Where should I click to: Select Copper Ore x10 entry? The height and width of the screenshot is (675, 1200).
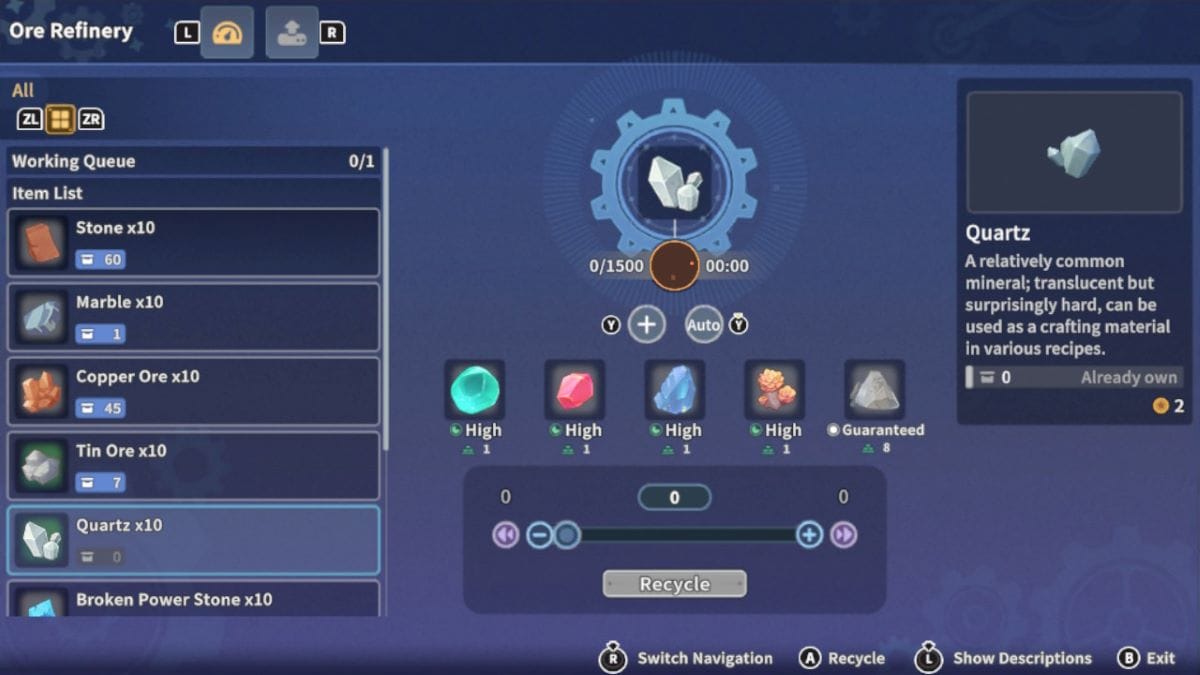tap(194, 391)
